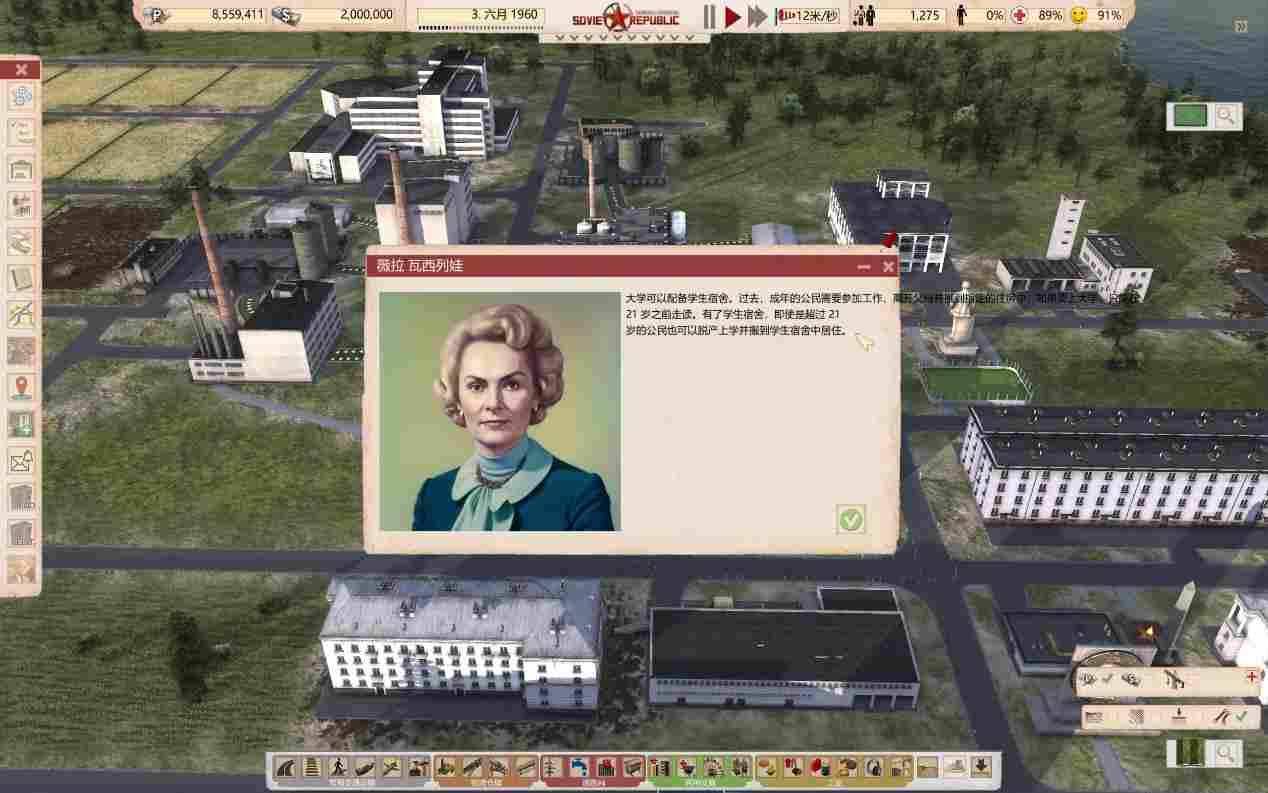
Task: Set game to normal play speed
Action: 733,16
